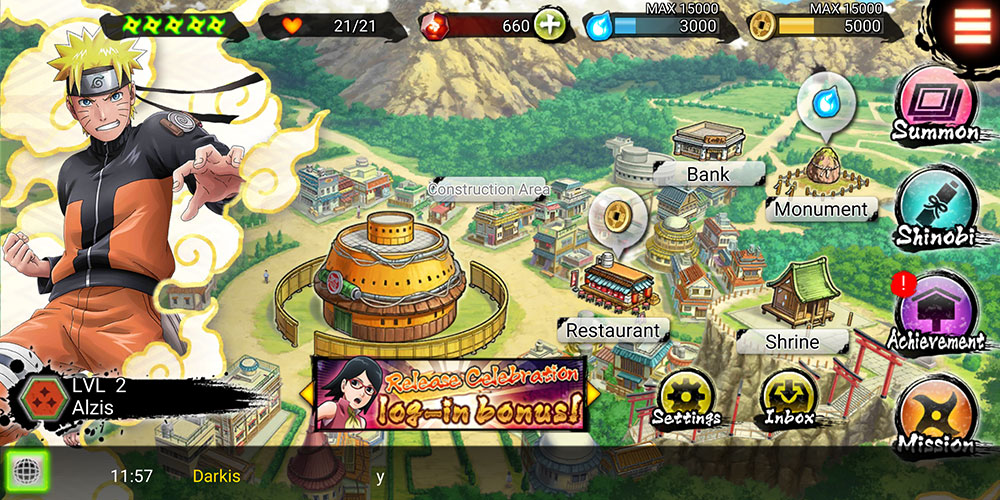Open the Release Celebration log-in bonus banner

point(449,392)
